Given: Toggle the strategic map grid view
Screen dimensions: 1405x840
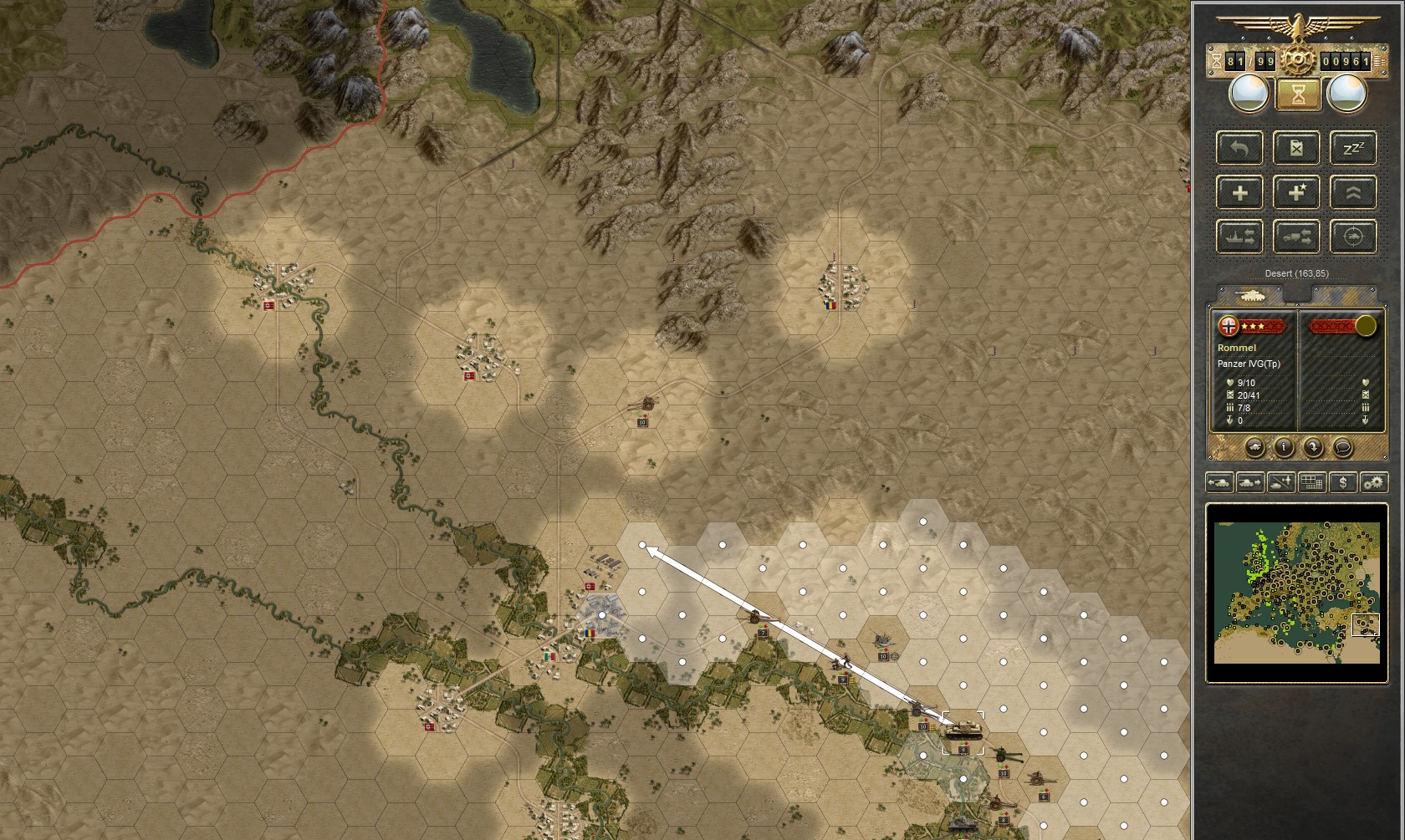Looking at the screenshot, I should tap(1312, 483).
